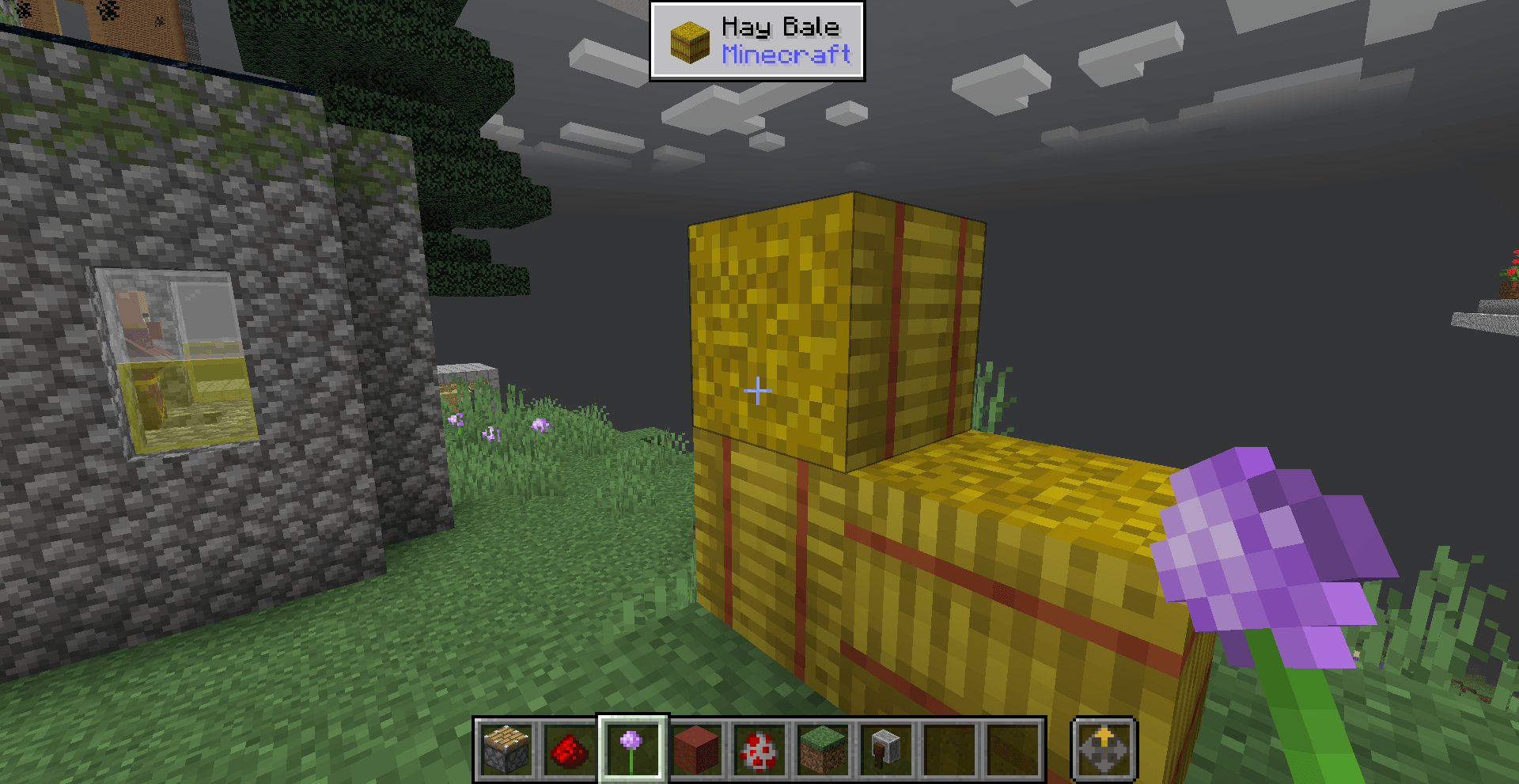The width and height of the screenshot is (1519, 784).
Task: Select the purple allium flower slot
Action: (632, 749)
